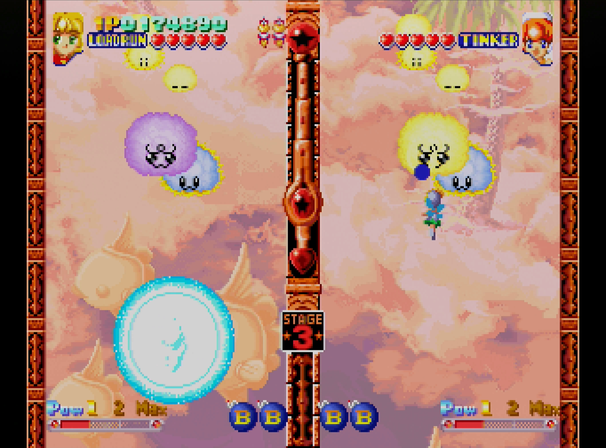Click the Load Ran character portrait
This screenshot has width=606, height=448.
coord(68,37)
